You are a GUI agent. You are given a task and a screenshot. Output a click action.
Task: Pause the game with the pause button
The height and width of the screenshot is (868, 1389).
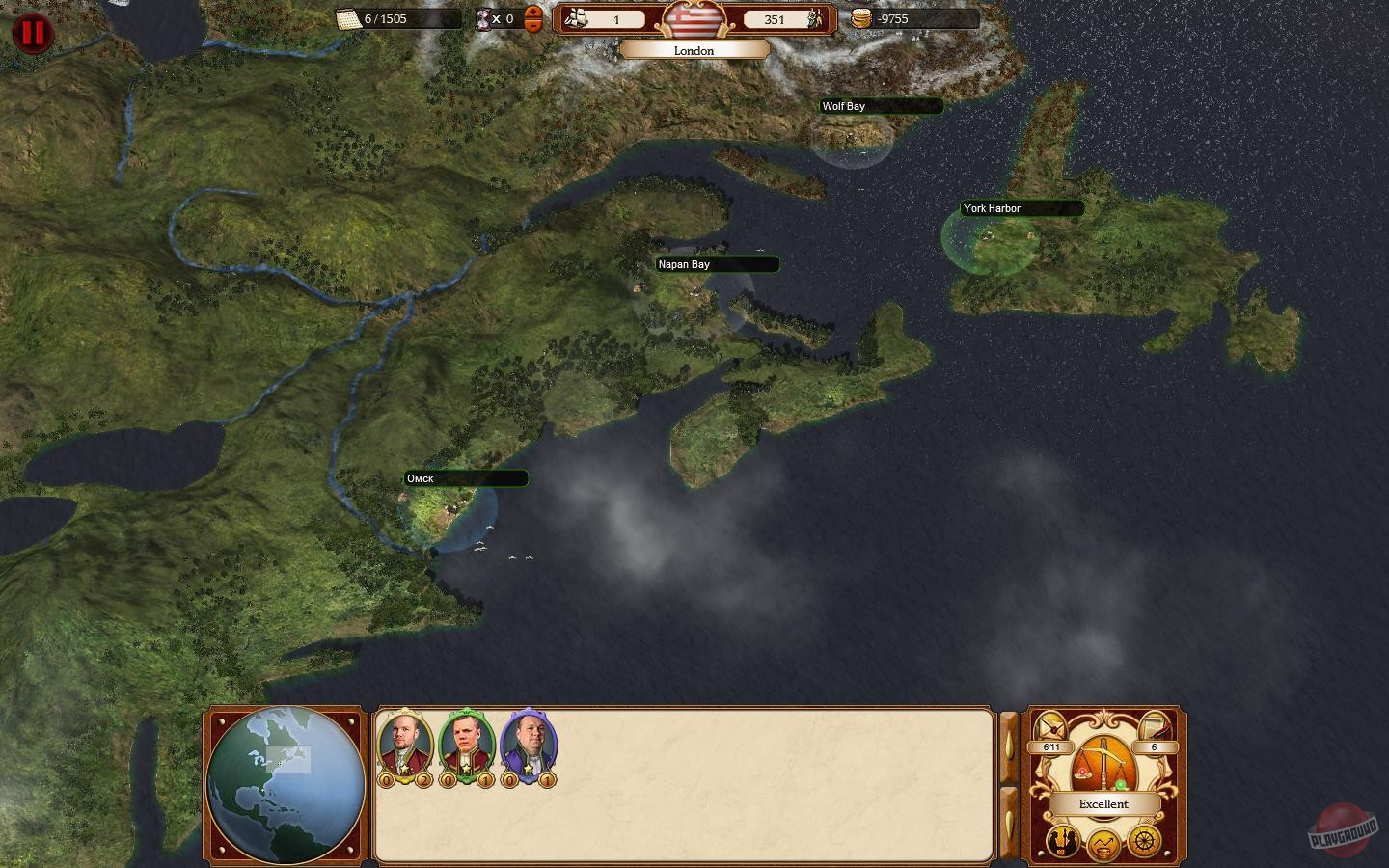(x=33, y=32)
